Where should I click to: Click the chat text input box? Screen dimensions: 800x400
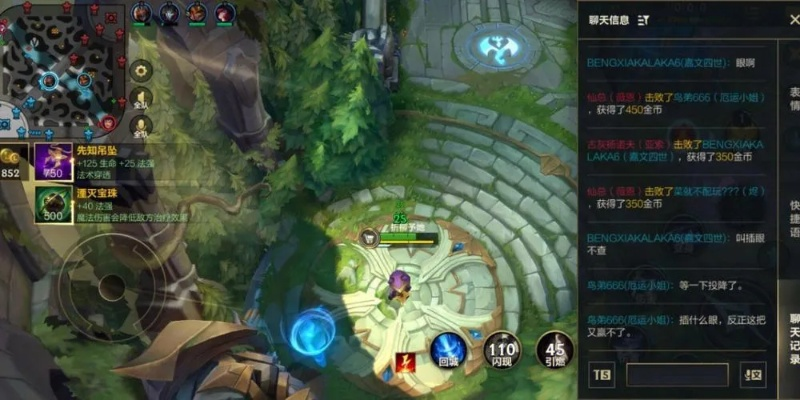pyautogui.click(x=677, y=375)
